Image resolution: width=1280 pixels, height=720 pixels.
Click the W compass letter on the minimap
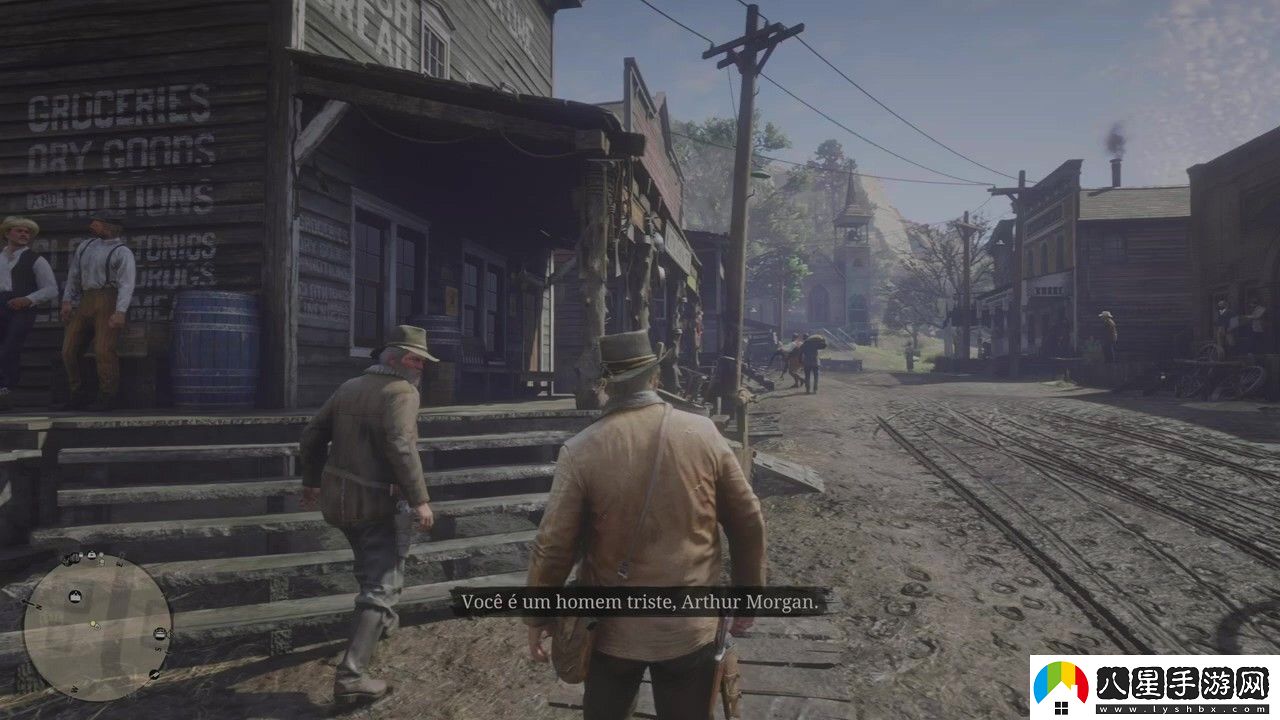(74, 689)
